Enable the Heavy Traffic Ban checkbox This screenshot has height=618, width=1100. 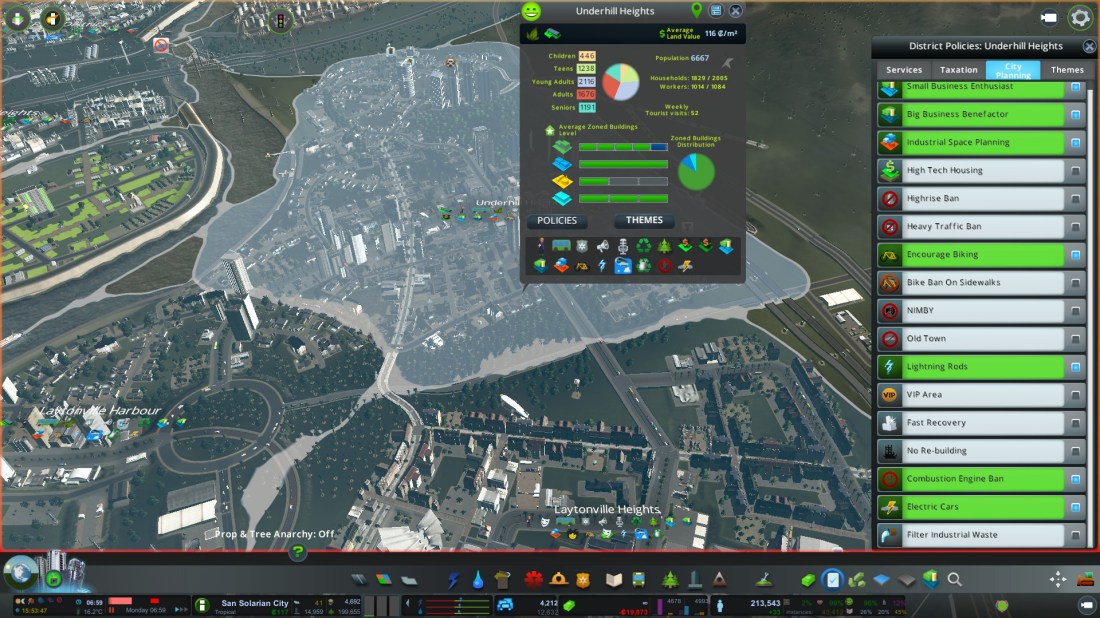click(x=1076, y=227)
